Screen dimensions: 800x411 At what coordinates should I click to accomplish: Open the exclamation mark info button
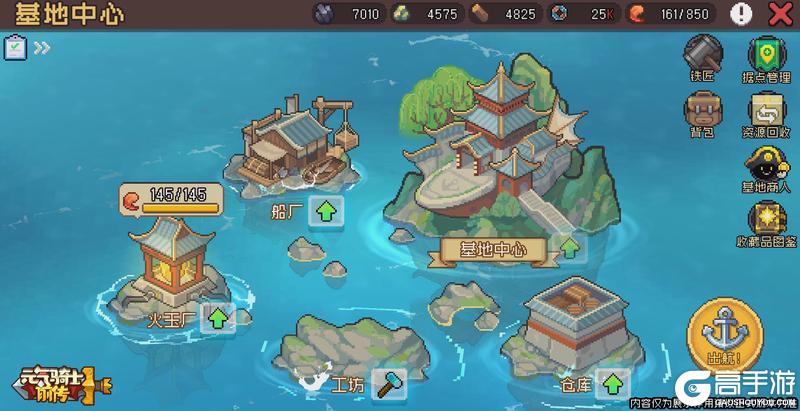[x=742, y=14]
